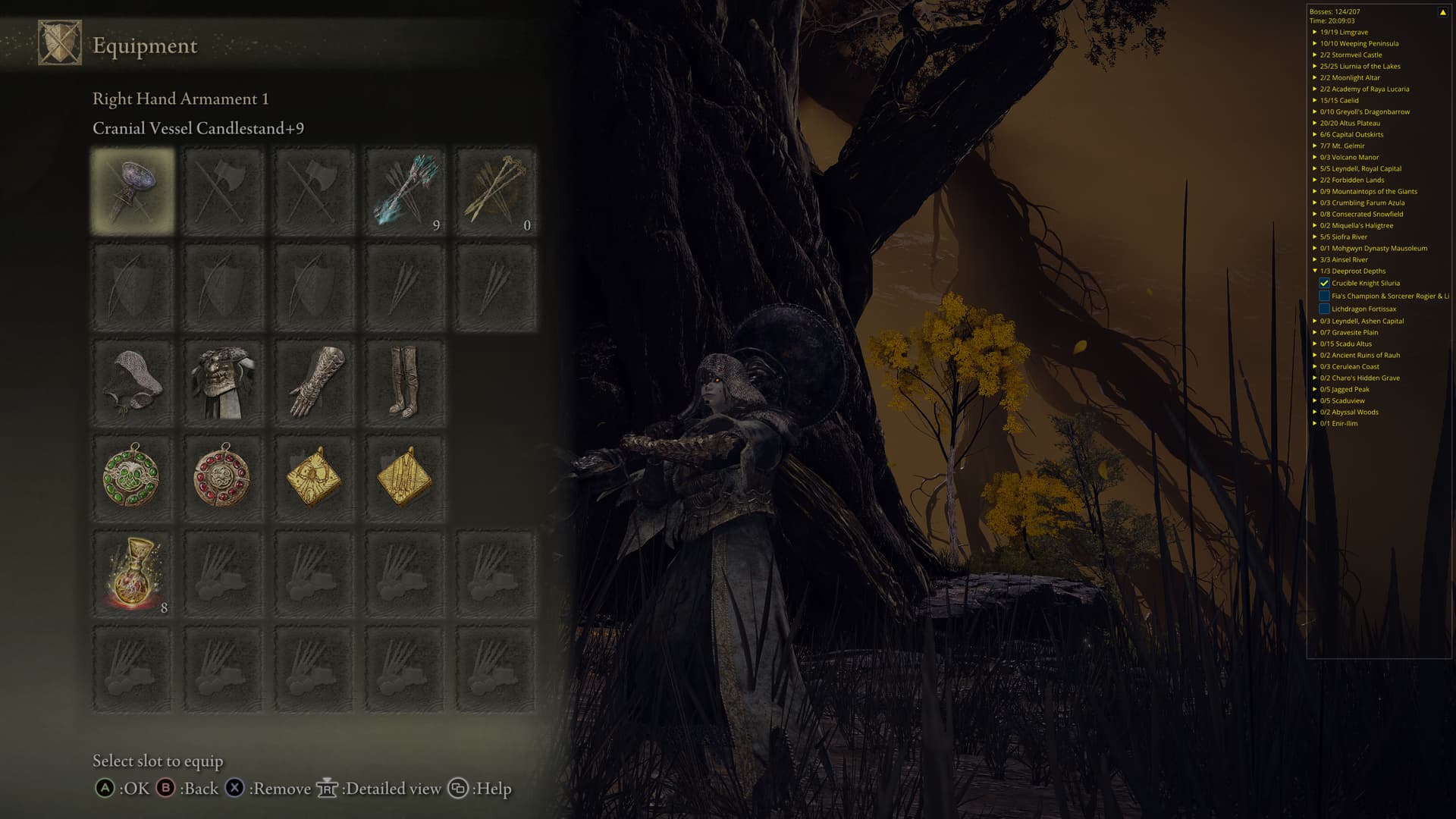
Task: Select the golden arrows slot showing 0
Action: click(495, 190)
